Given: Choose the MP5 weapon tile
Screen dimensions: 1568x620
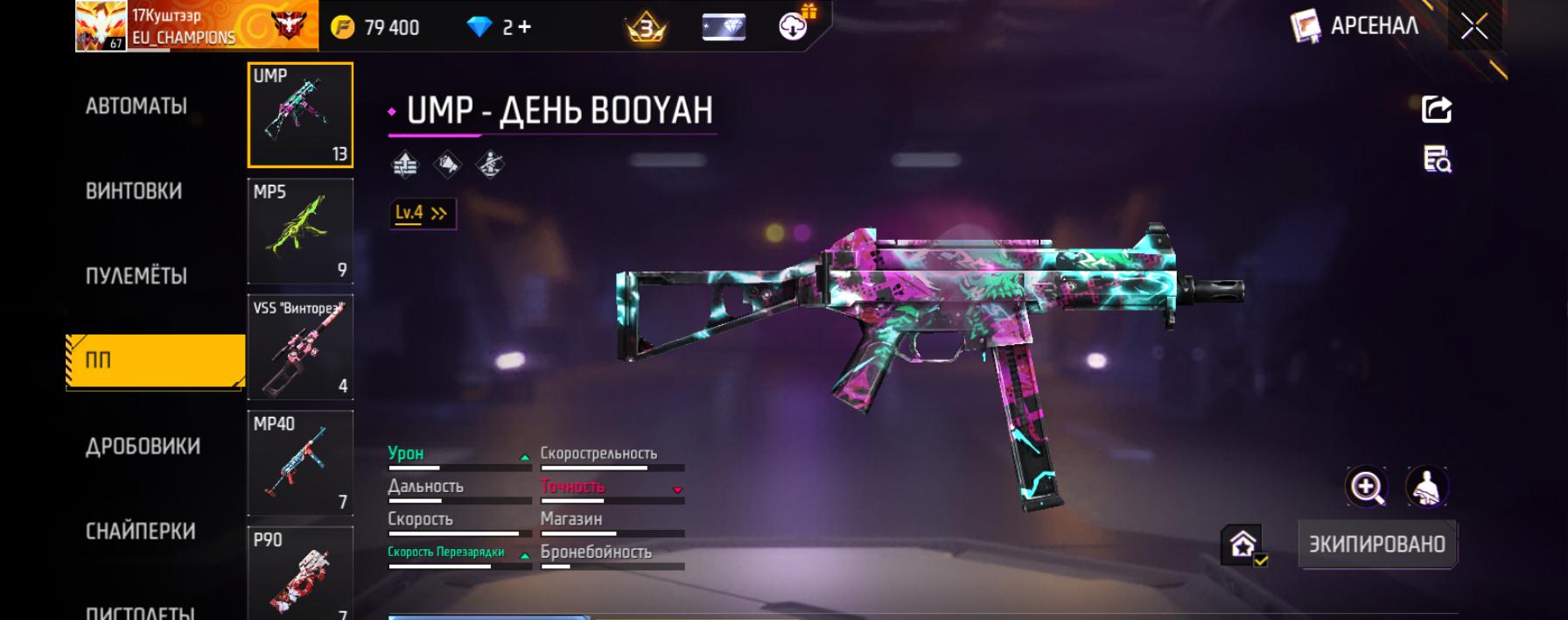Looking at the screenshot, I should [x=300, y=231].
